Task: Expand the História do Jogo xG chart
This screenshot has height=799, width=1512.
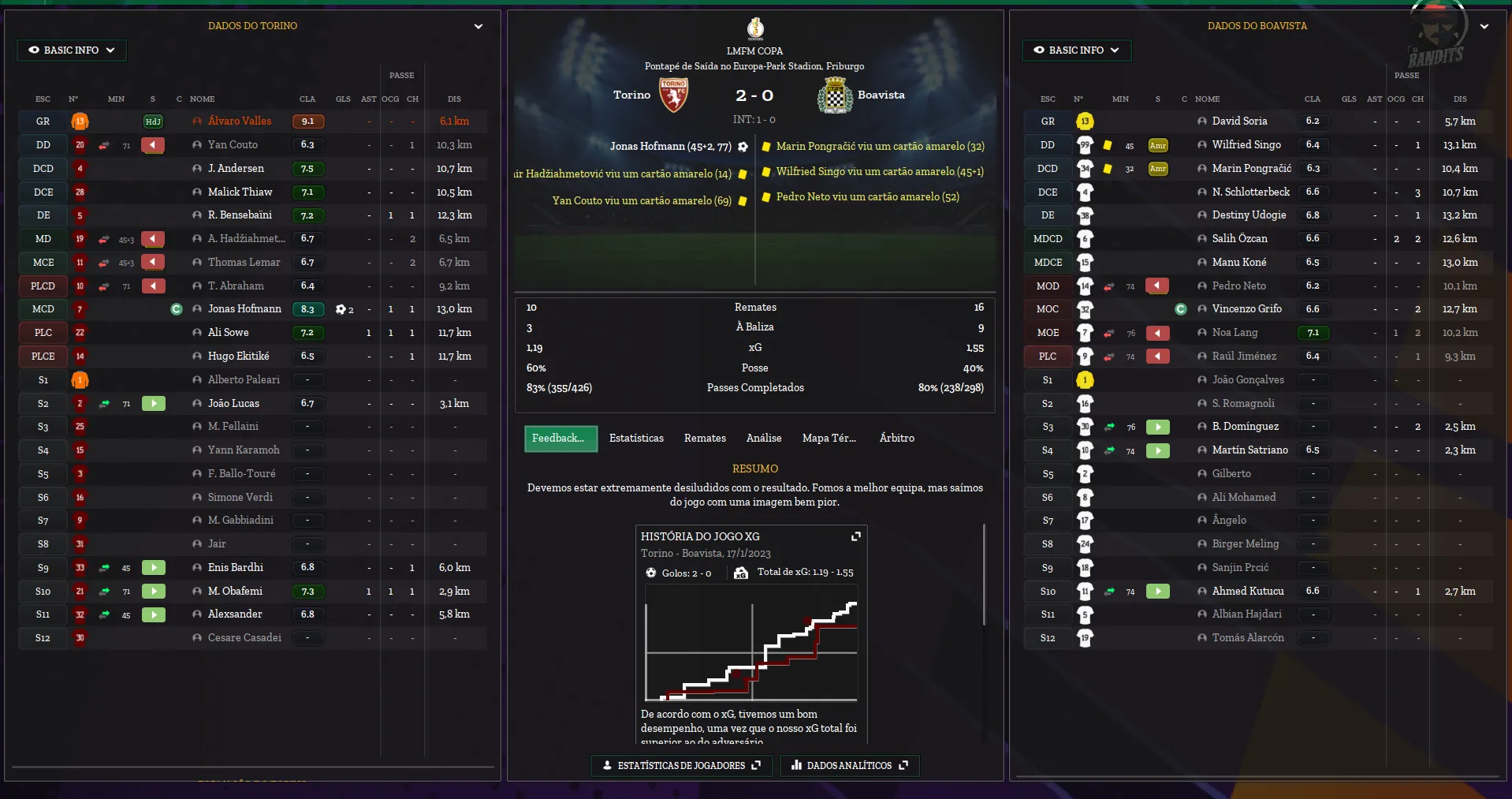Action: (856, 536)
